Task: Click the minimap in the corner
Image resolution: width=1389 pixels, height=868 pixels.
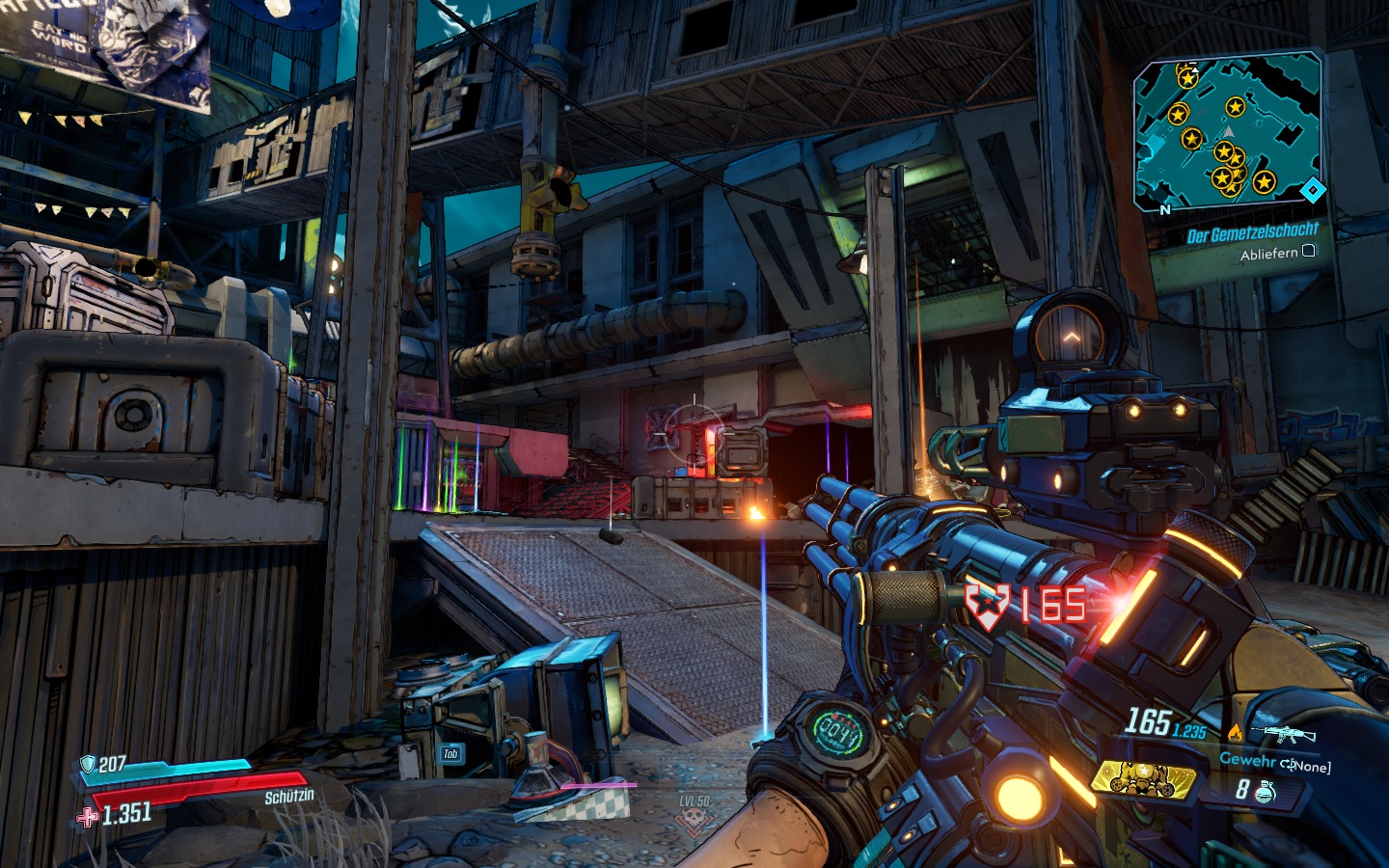Action: tap(1227, 132)
